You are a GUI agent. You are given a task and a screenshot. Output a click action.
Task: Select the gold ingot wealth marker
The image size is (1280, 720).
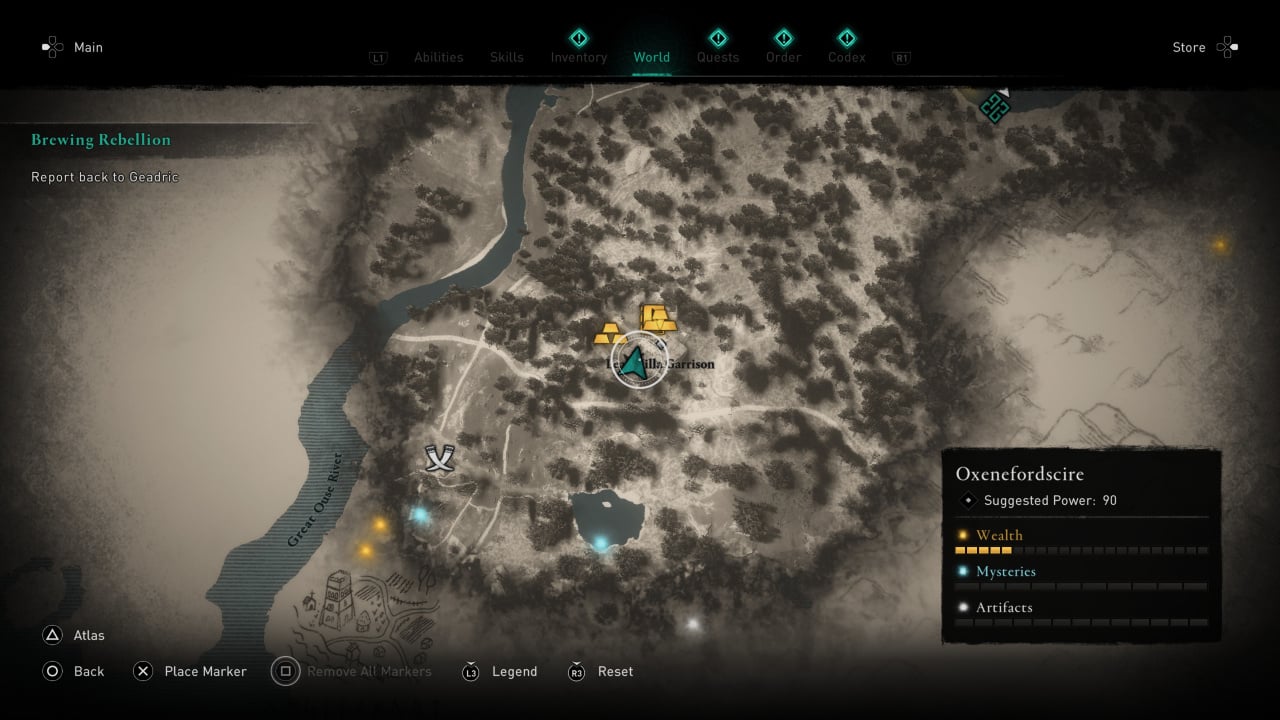[x=657, y=317]
